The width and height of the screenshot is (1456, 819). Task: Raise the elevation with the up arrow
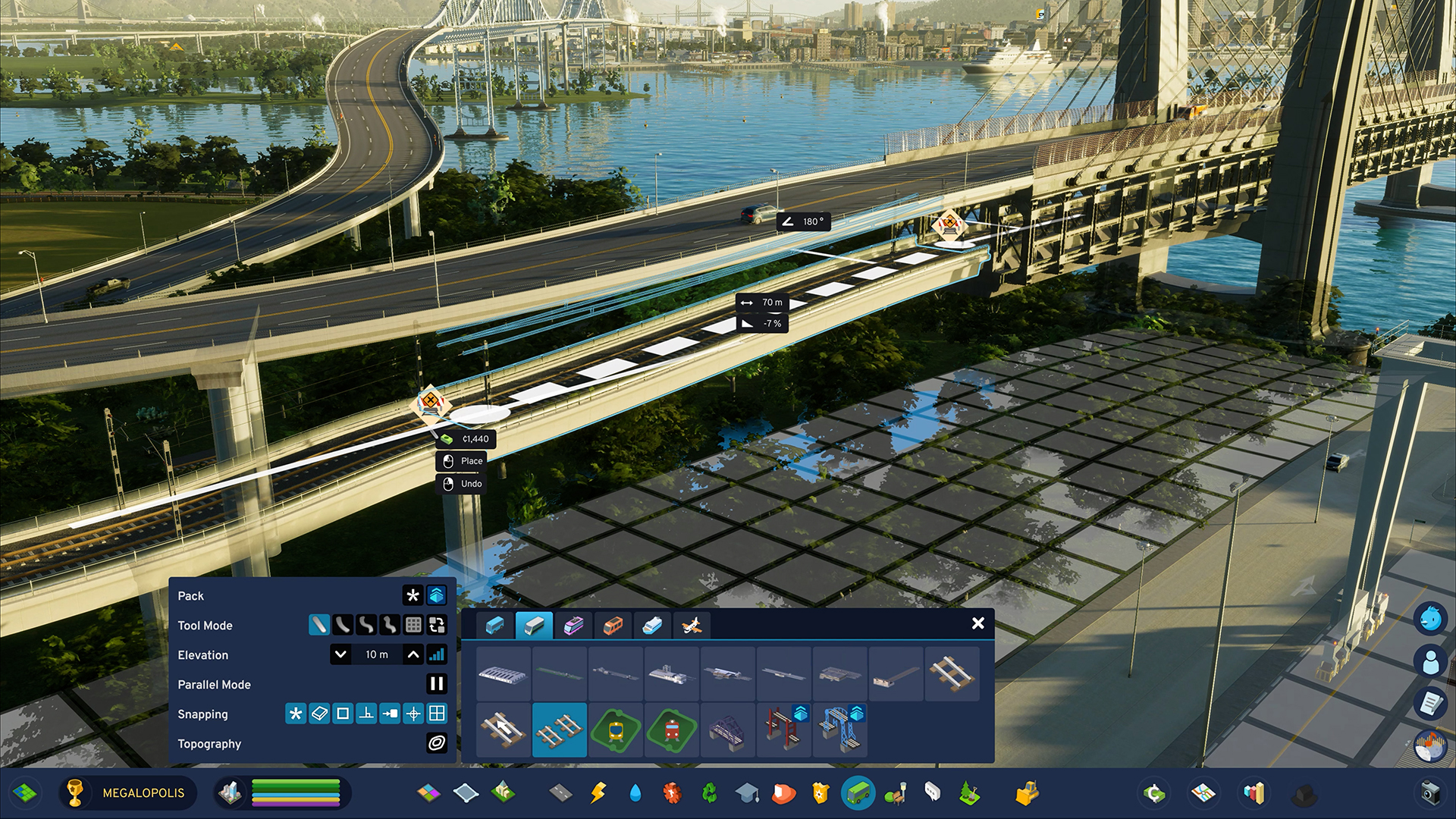click(x=413, y=654)
